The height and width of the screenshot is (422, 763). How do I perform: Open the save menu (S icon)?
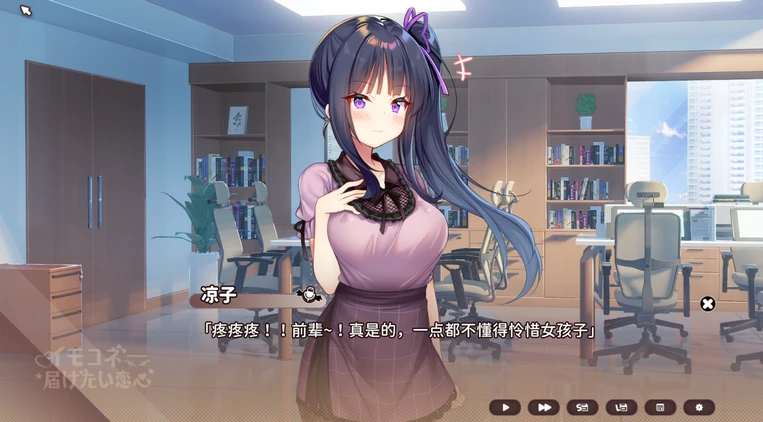(582, 407)
